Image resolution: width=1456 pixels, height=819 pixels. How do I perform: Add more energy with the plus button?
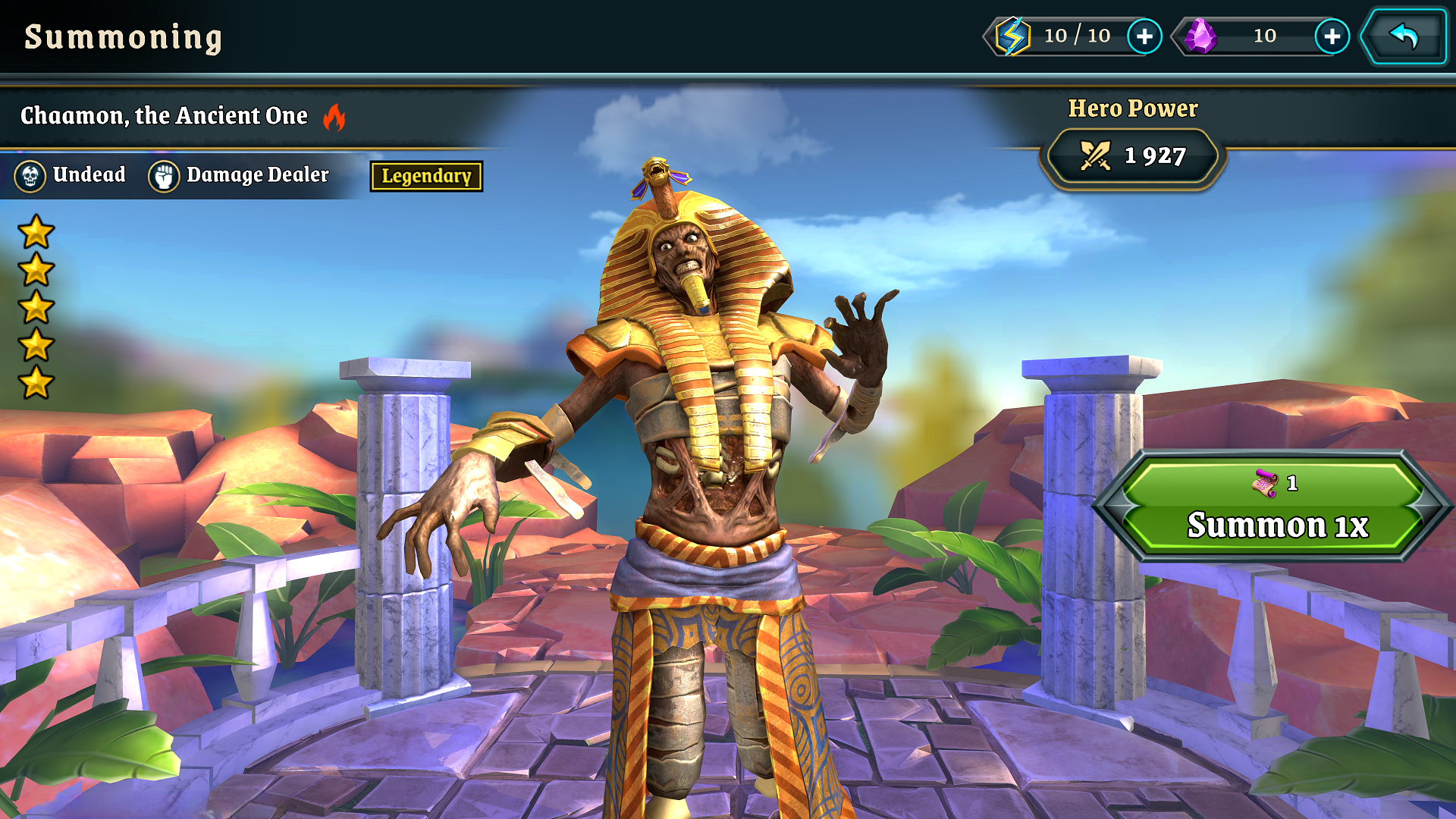[1144, 36]
